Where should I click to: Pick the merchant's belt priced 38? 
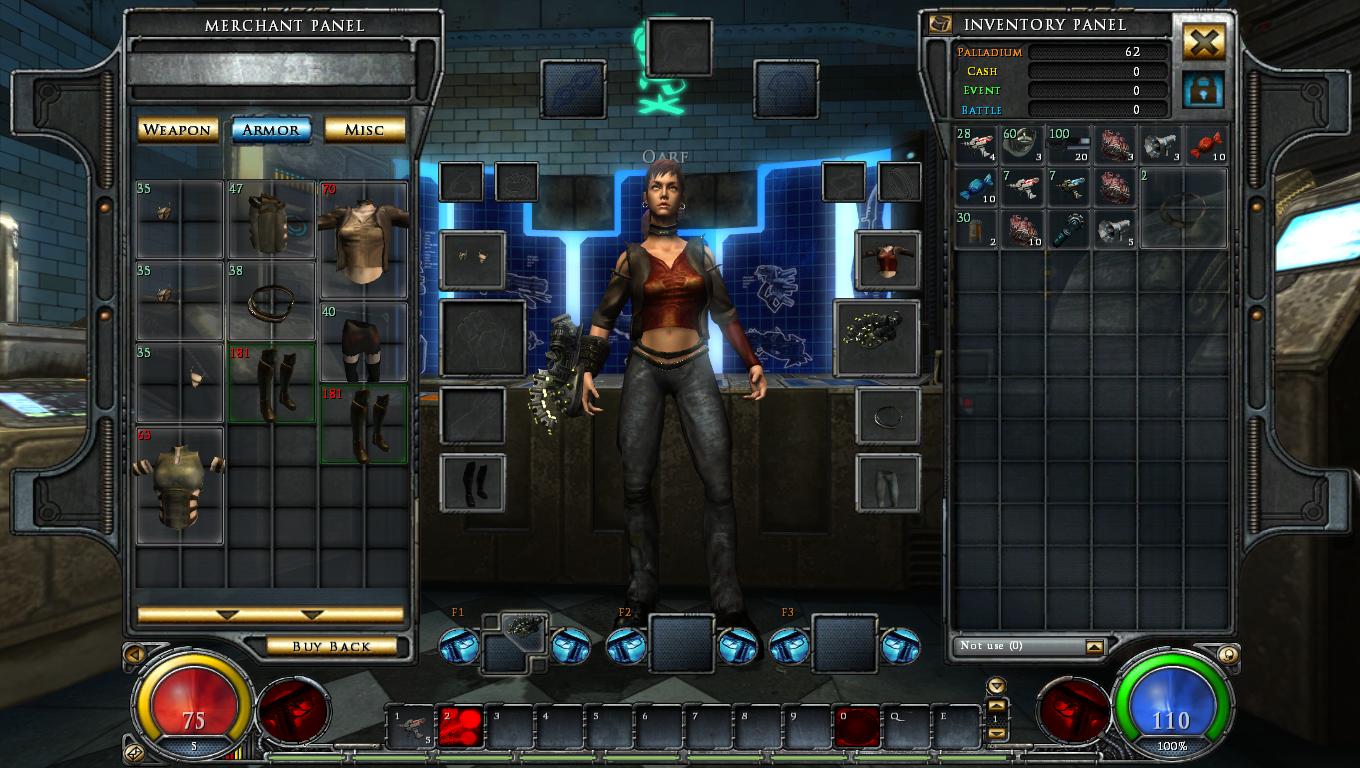click(x=271, y=300)
